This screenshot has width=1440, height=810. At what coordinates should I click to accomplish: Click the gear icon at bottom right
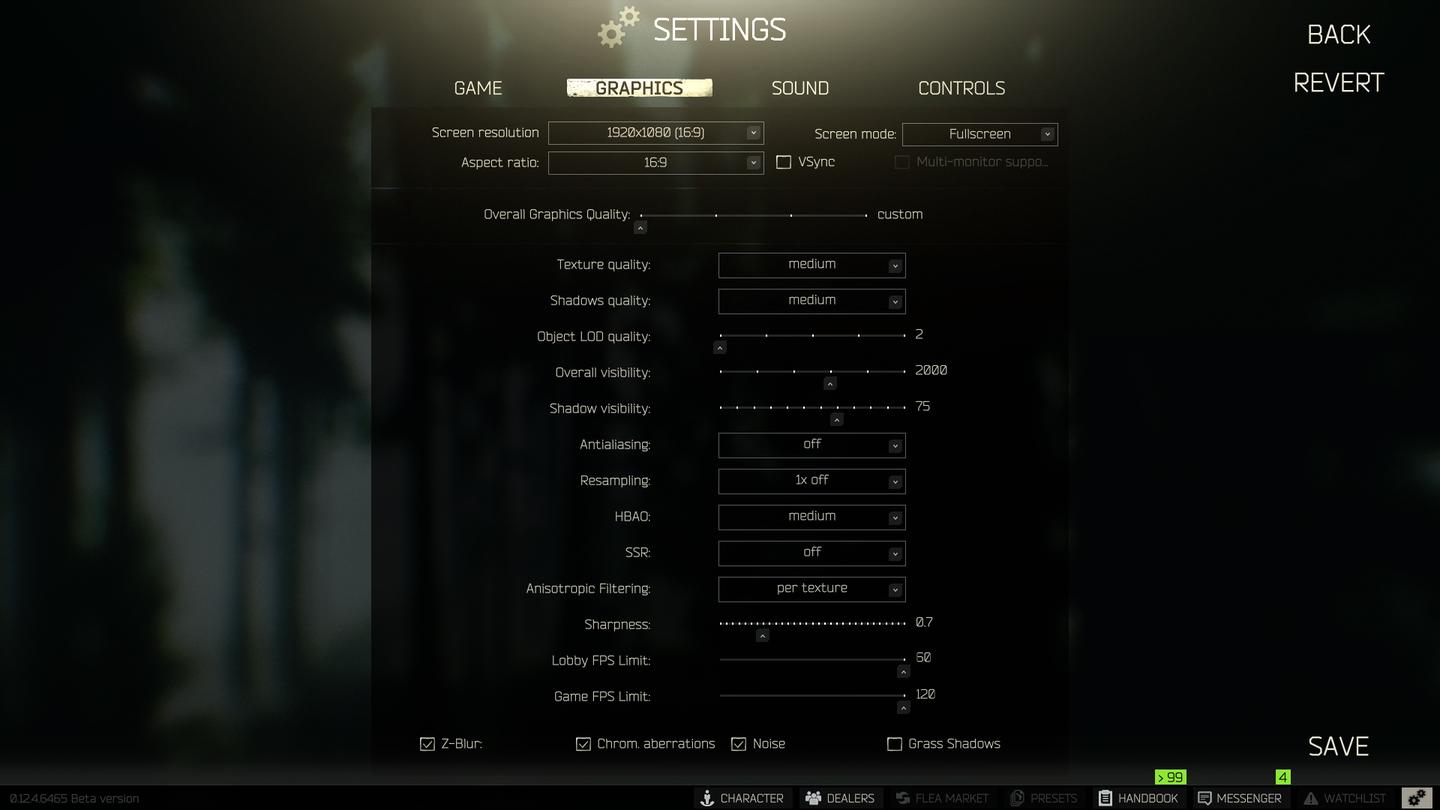pyautogui.click(x=1415, y=797)
